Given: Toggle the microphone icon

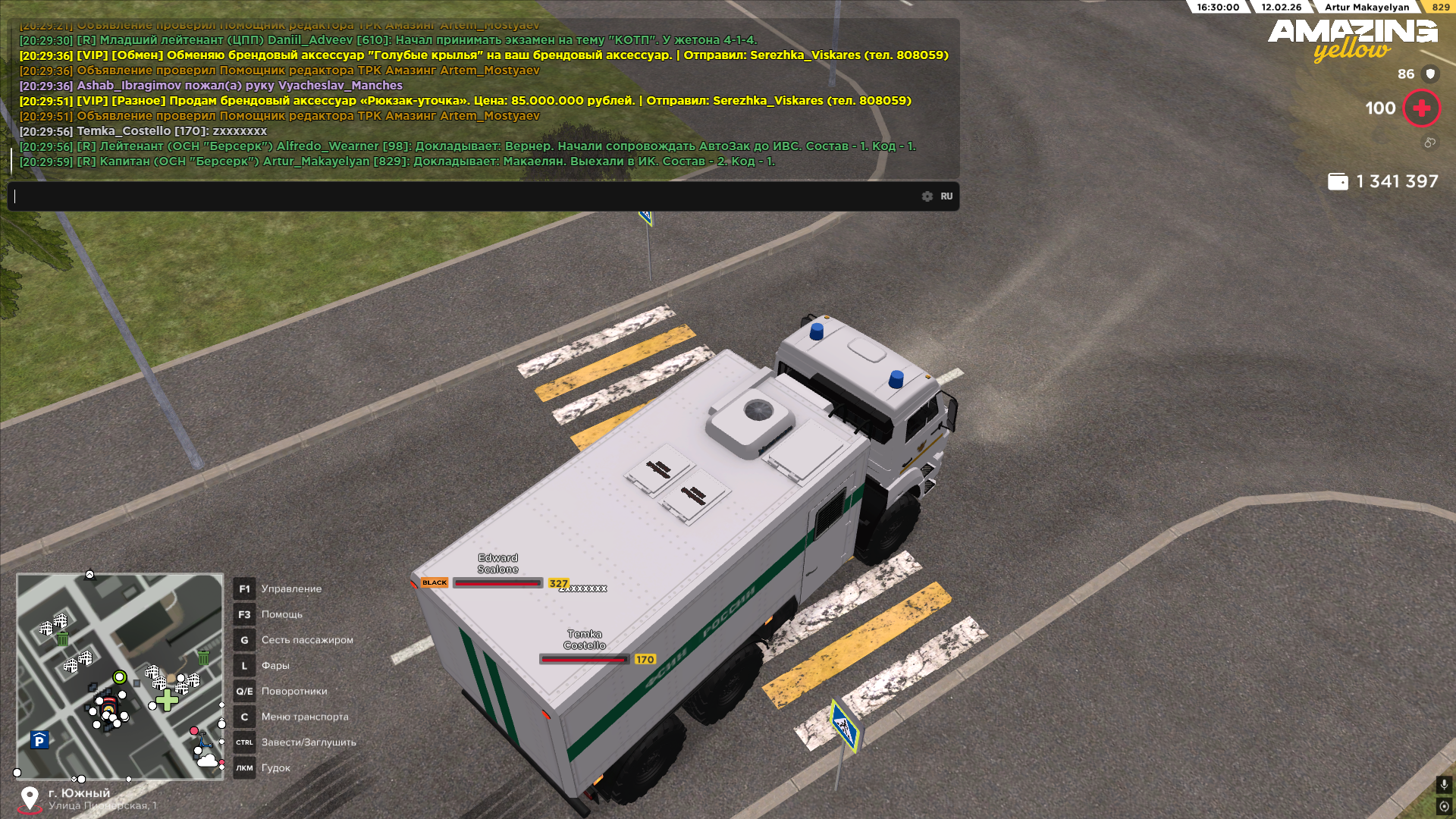Looking at the screenshot, I should 1444,785.
